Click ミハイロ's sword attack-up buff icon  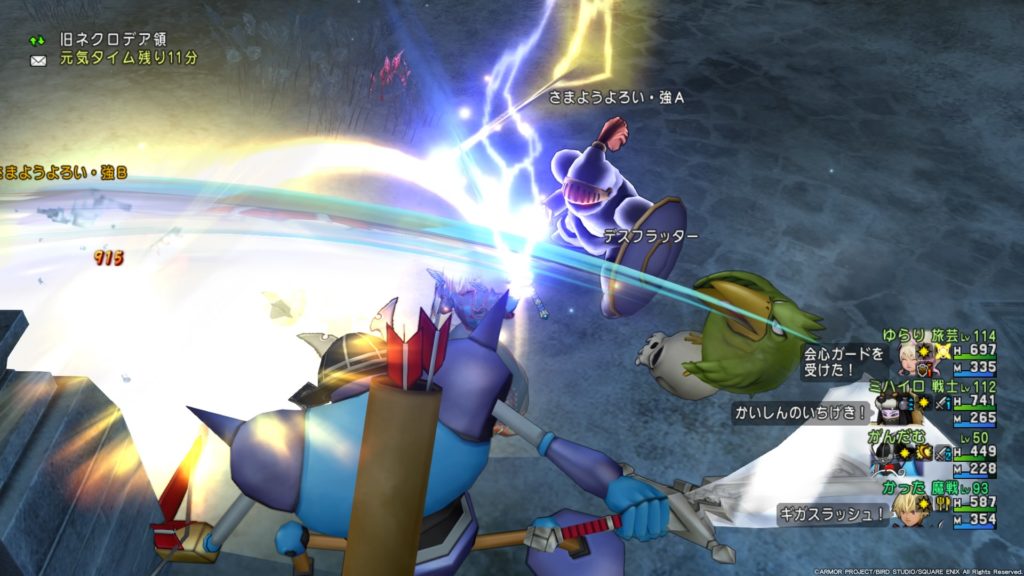pos(941,403)
